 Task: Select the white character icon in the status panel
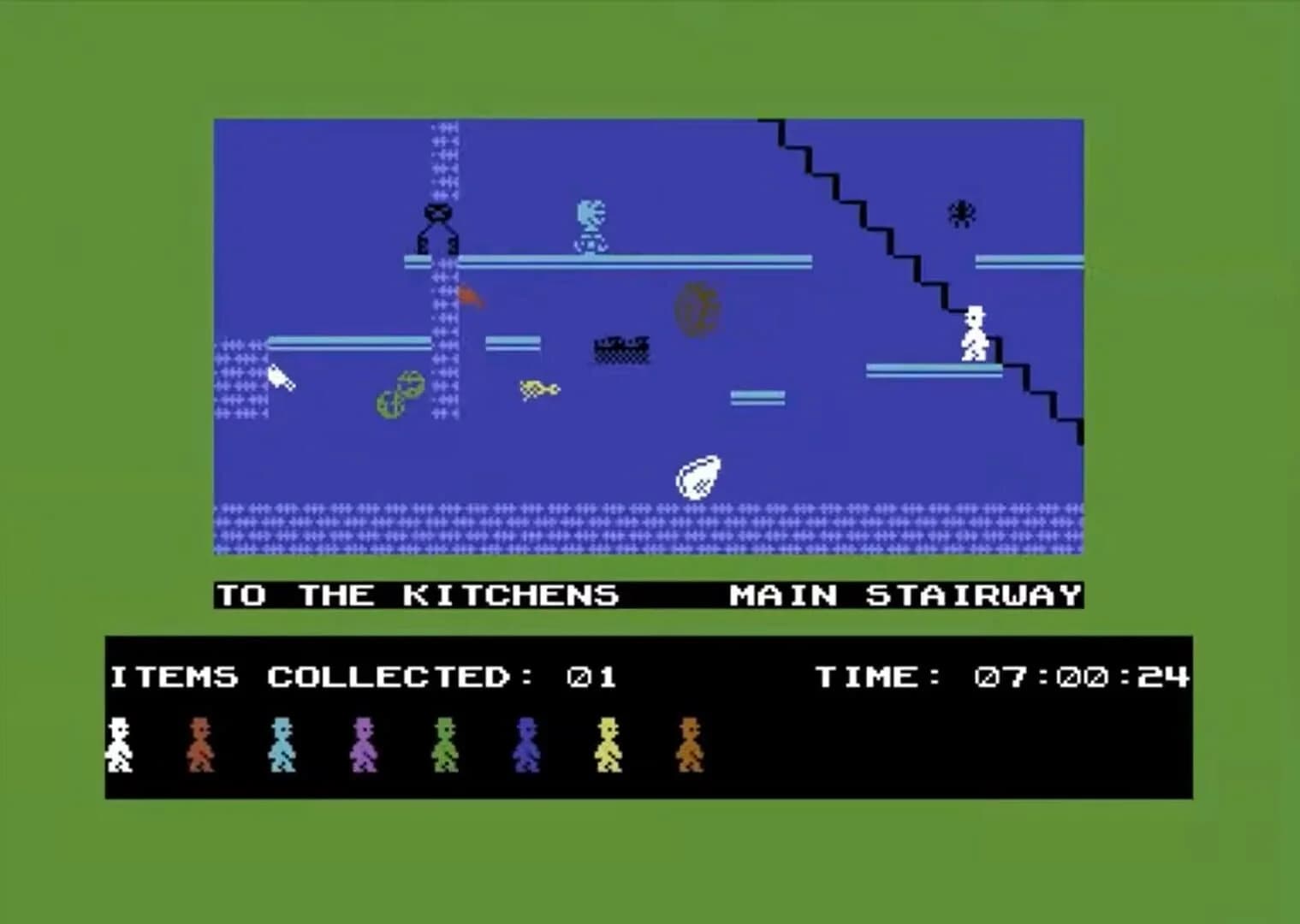pyautogui.click(x=121, y=743)
